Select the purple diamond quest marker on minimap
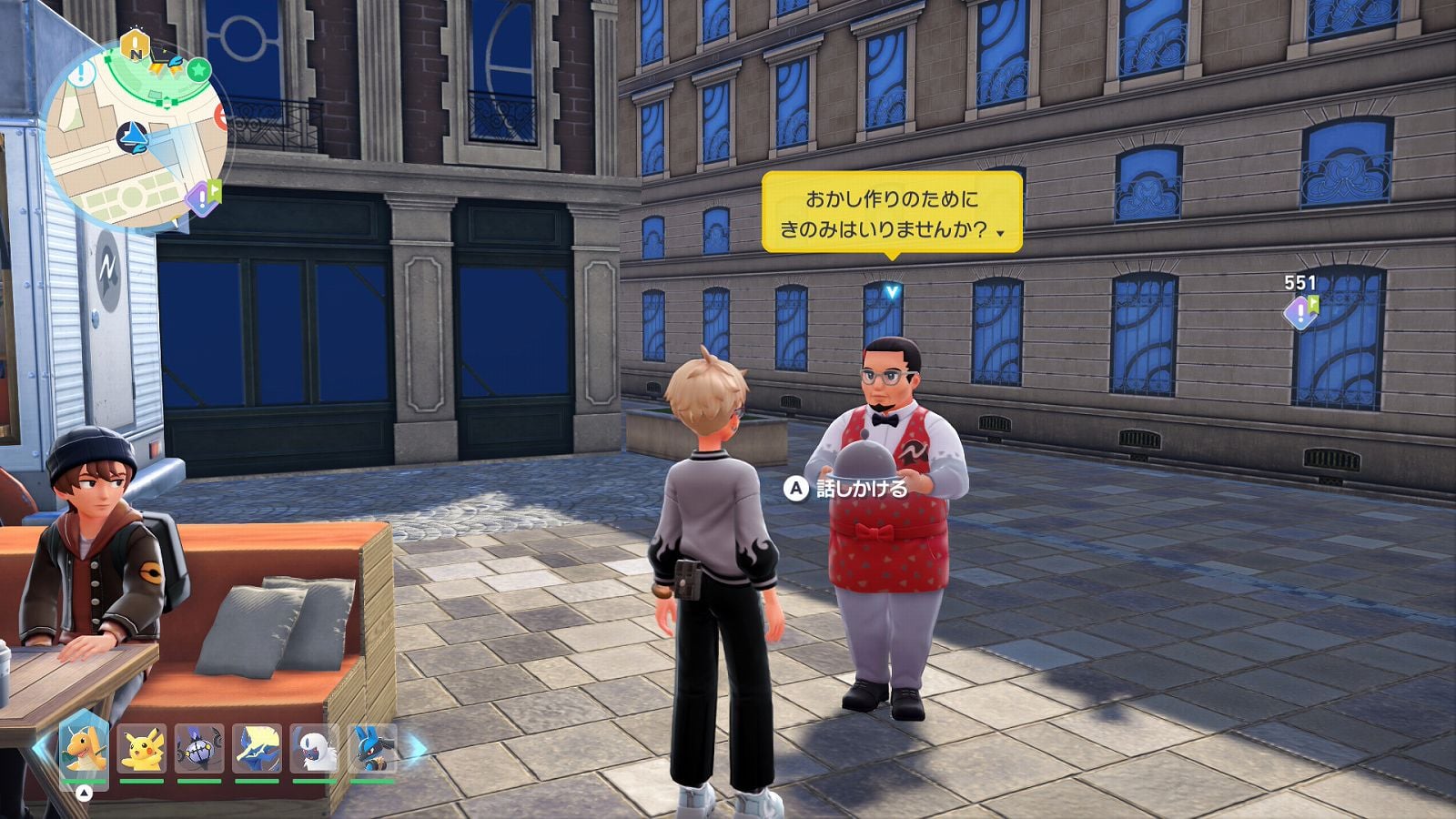Viewport: 1456px width, 819px height. click(x=201, y=197)
